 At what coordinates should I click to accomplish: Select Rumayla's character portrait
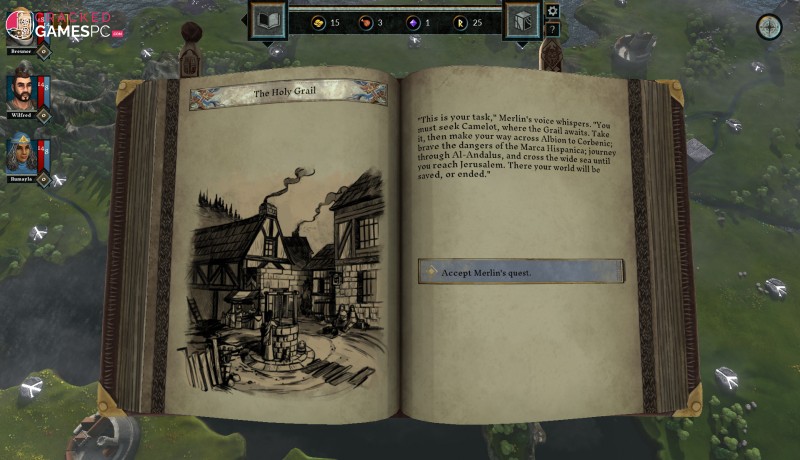(x=22, y=153)
